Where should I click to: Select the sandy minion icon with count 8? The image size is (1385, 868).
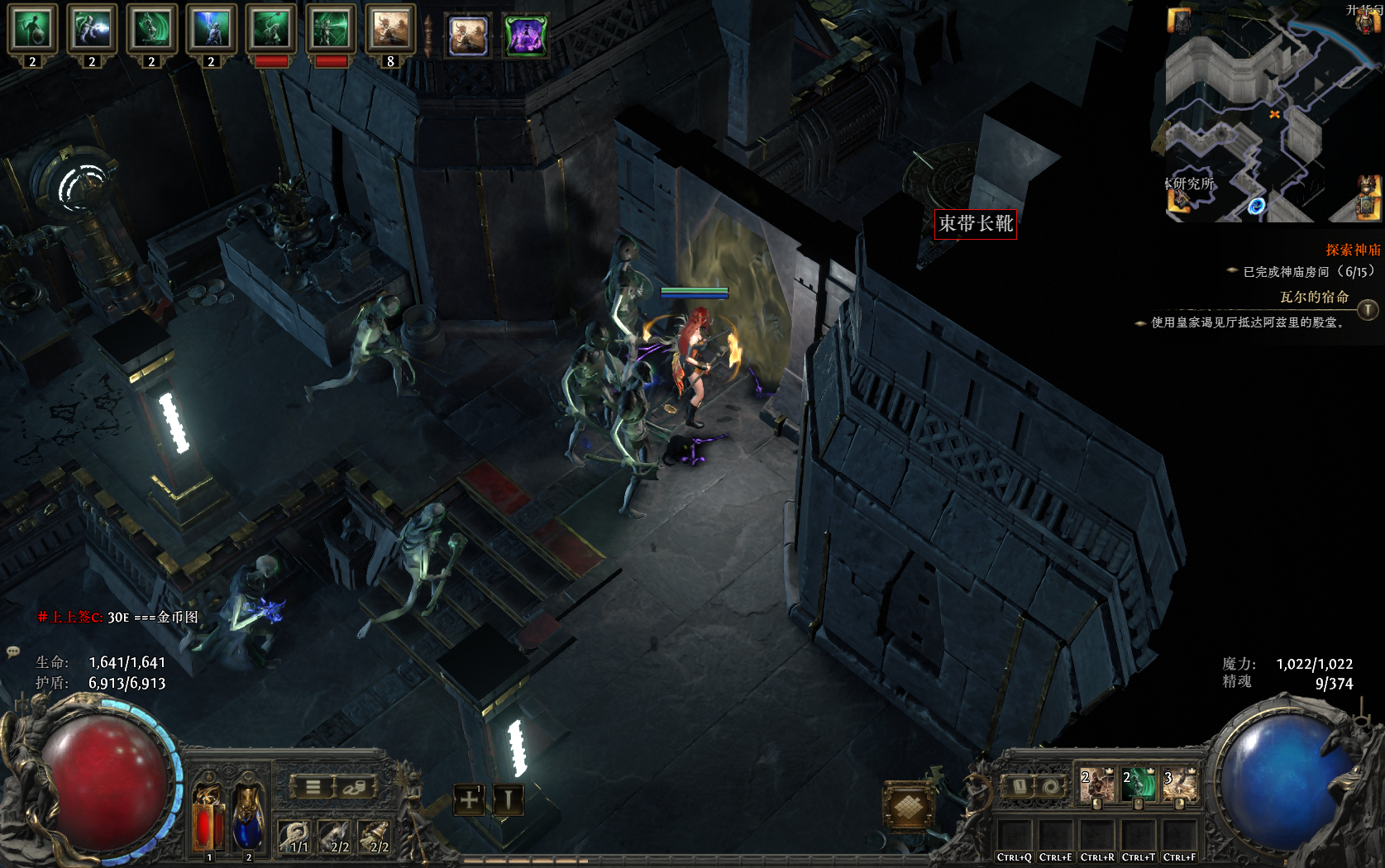(x=390, y=30)
